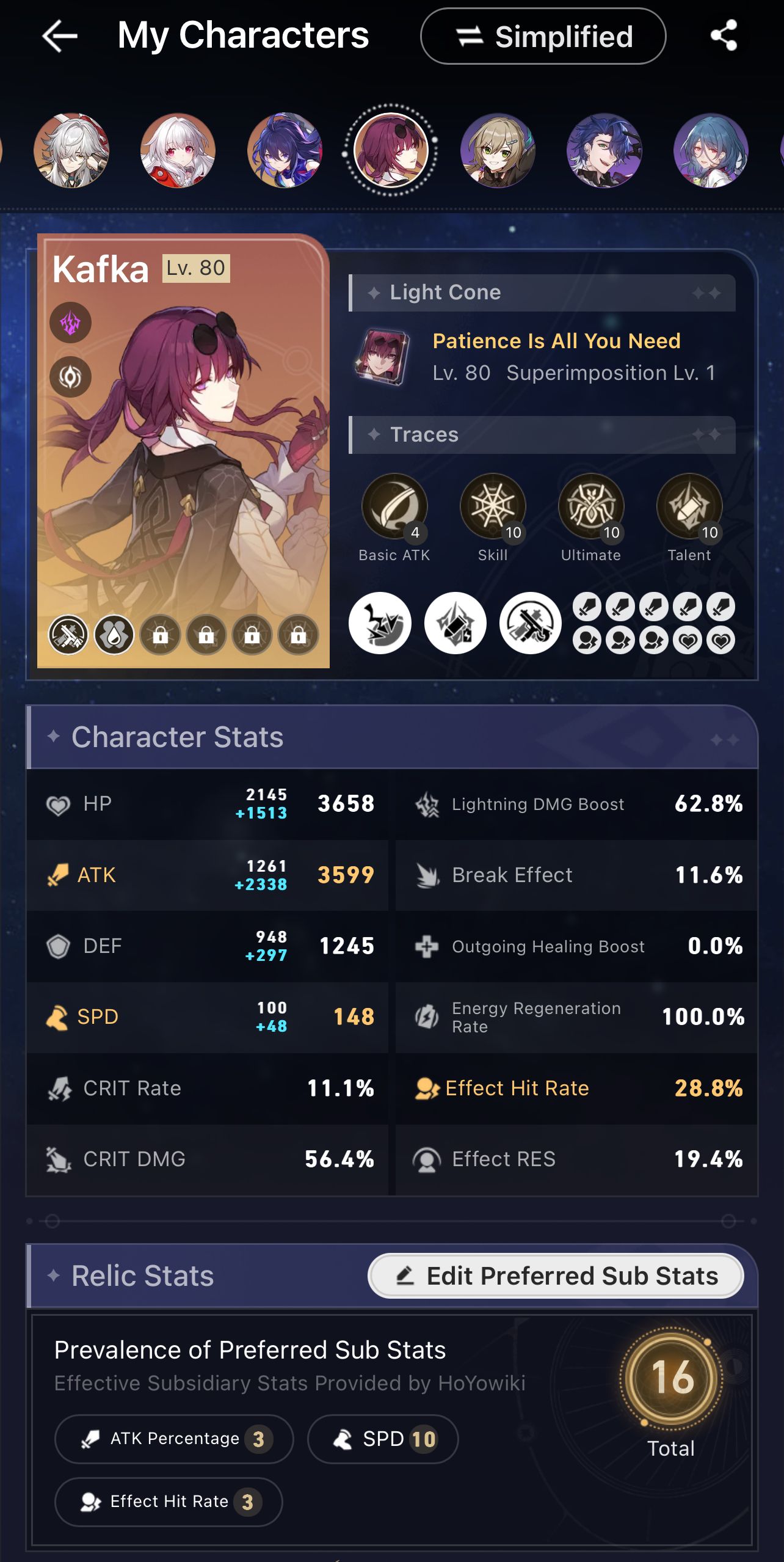Expand the Relic Stats section header
The width and height of the screenshot is (784, 1562).
(x=142, y=1276)
